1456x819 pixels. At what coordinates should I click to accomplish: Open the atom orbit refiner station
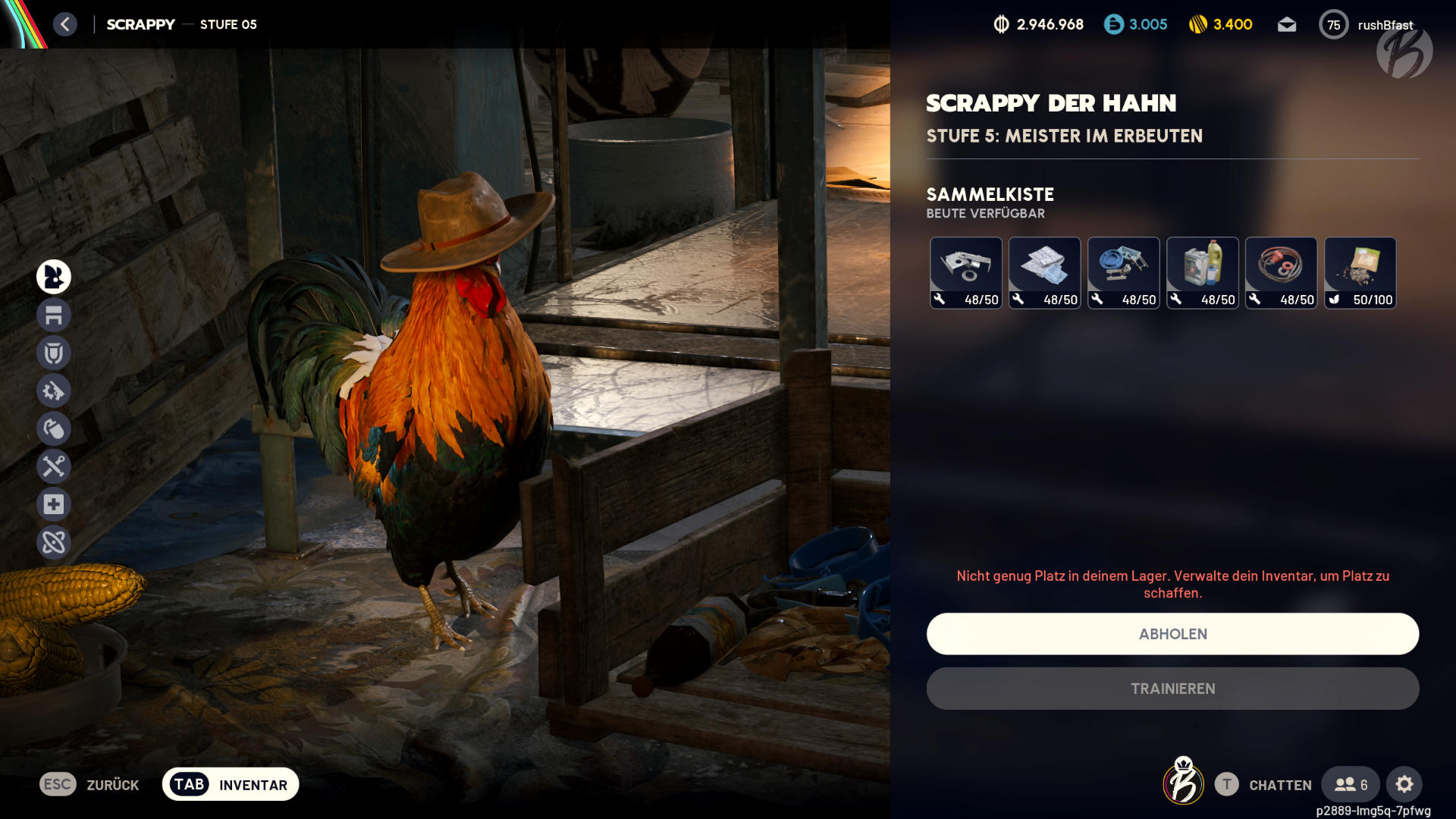tap(54, 542)
